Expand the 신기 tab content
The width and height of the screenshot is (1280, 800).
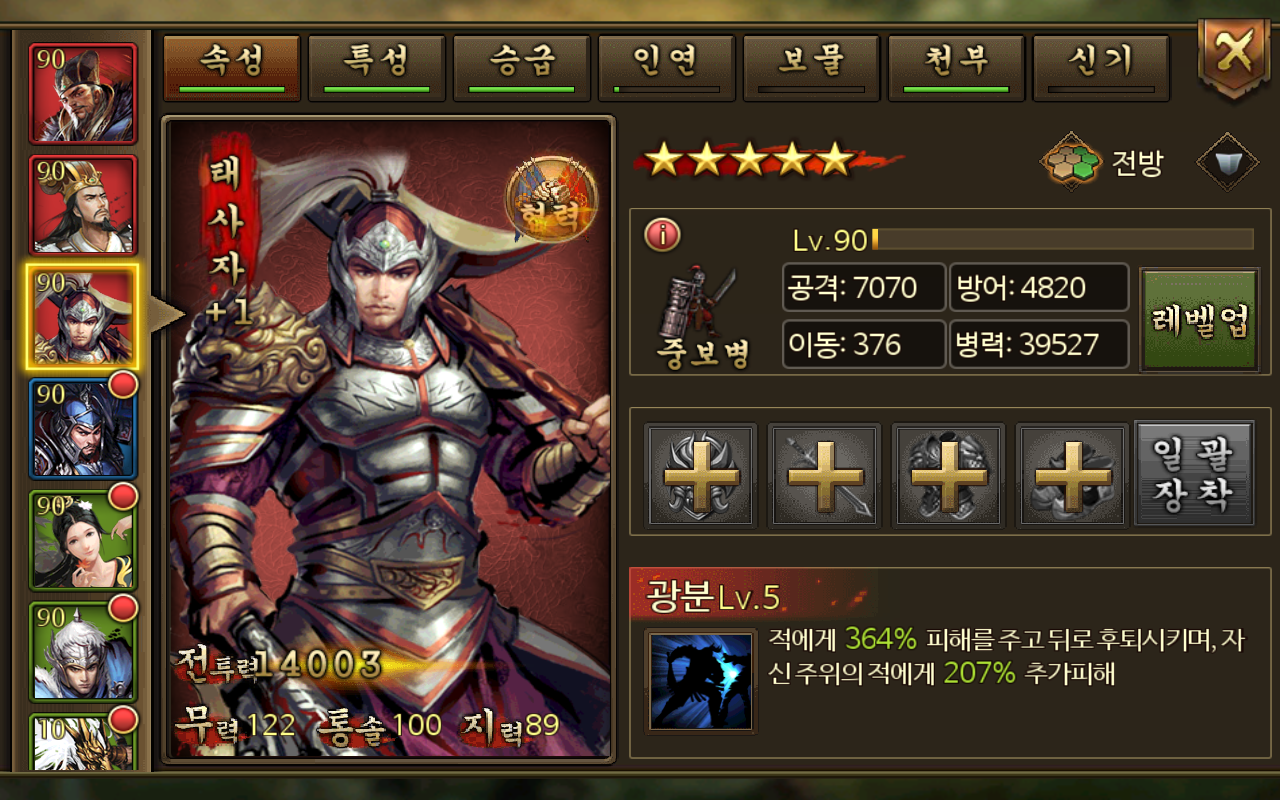(x=1101, y=66)
